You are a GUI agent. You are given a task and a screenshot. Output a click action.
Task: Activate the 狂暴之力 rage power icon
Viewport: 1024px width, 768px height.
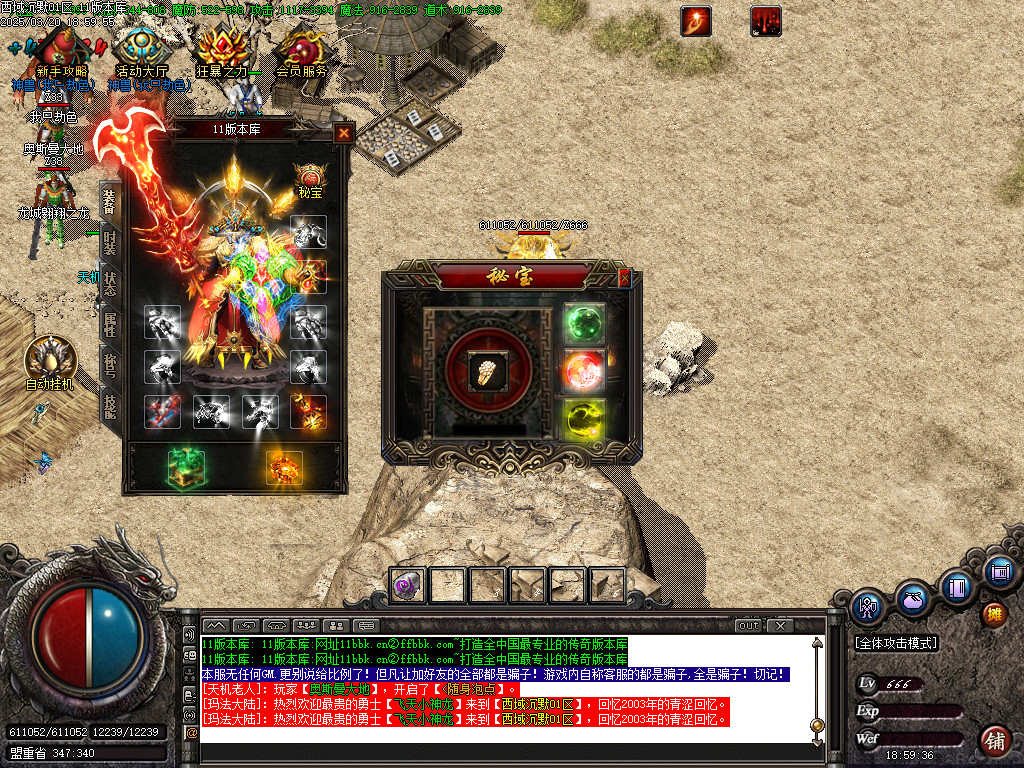(221, 52)
